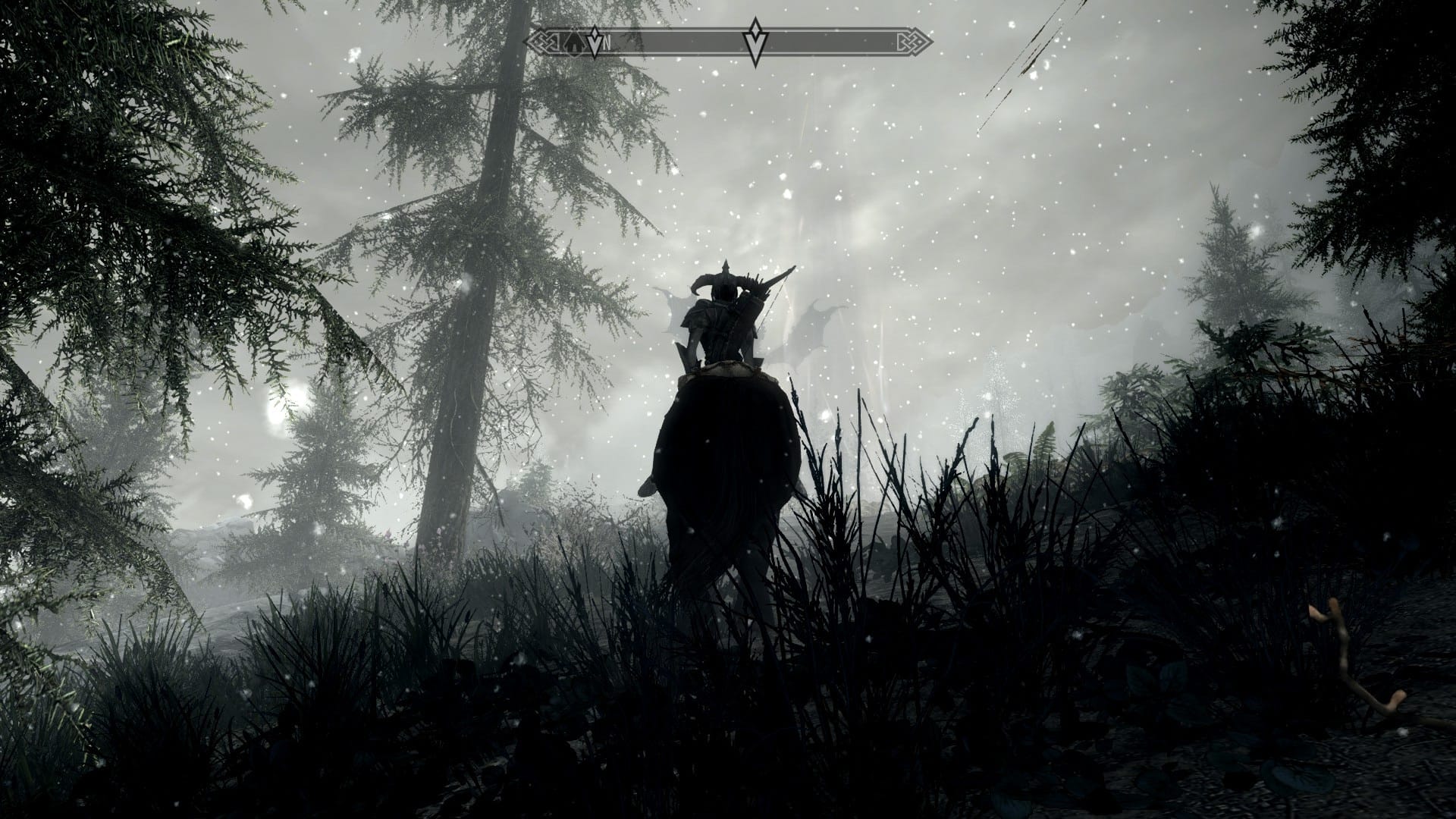This screenshot has width=1456, height=819.
Task: Select the nearby location arrow on the compass left
Action: pyautogui.click(x=595, y=44)
